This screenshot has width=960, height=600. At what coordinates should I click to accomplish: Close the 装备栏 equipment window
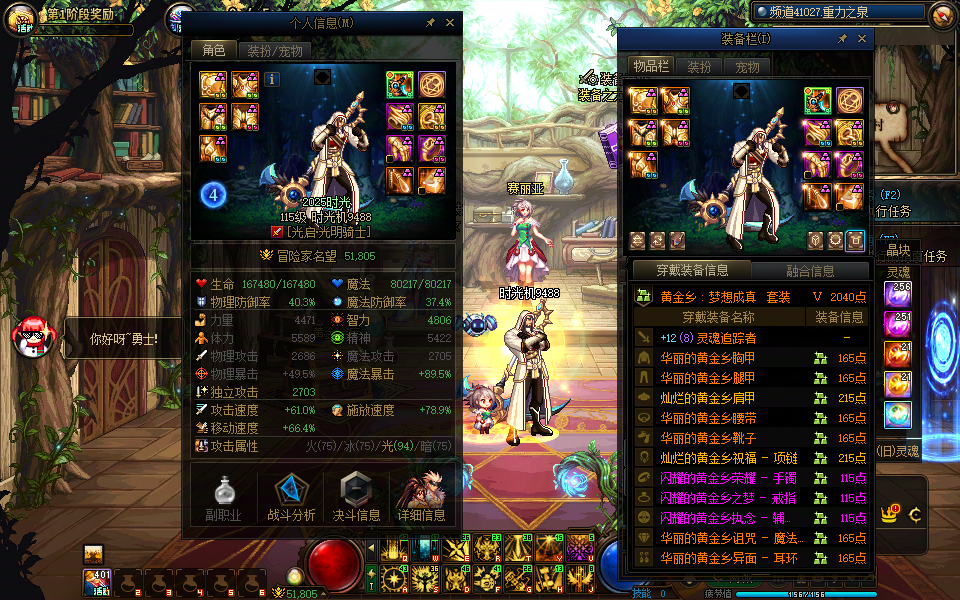pyautogui.click(x=861, y=38)
